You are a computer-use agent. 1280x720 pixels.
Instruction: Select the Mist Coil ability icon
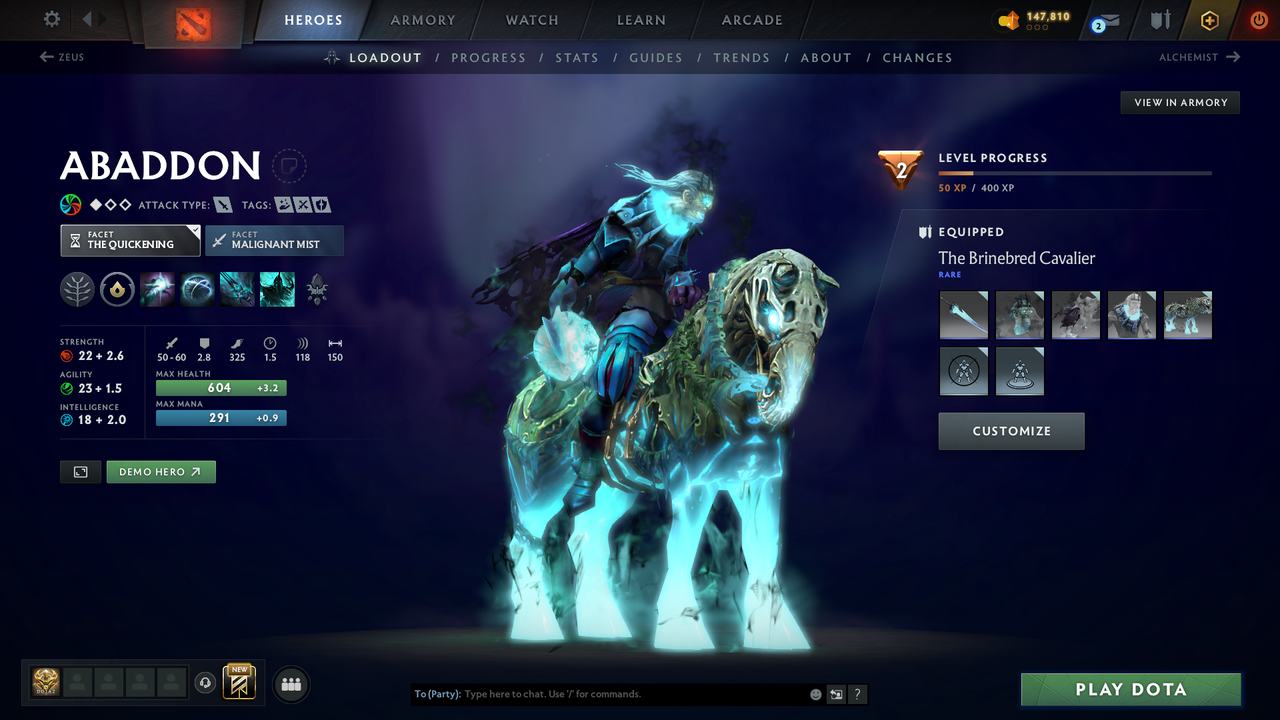158,290
